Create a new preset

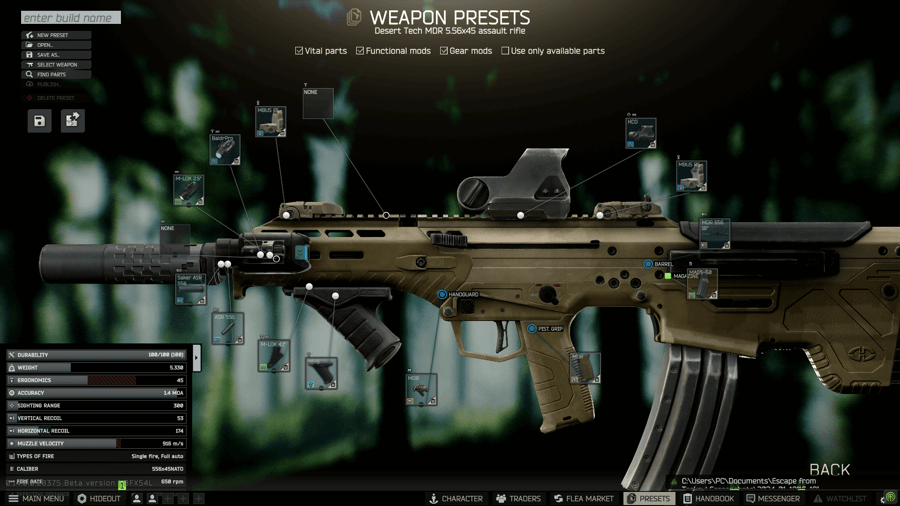pyautogui.click(x=57, y=35)
